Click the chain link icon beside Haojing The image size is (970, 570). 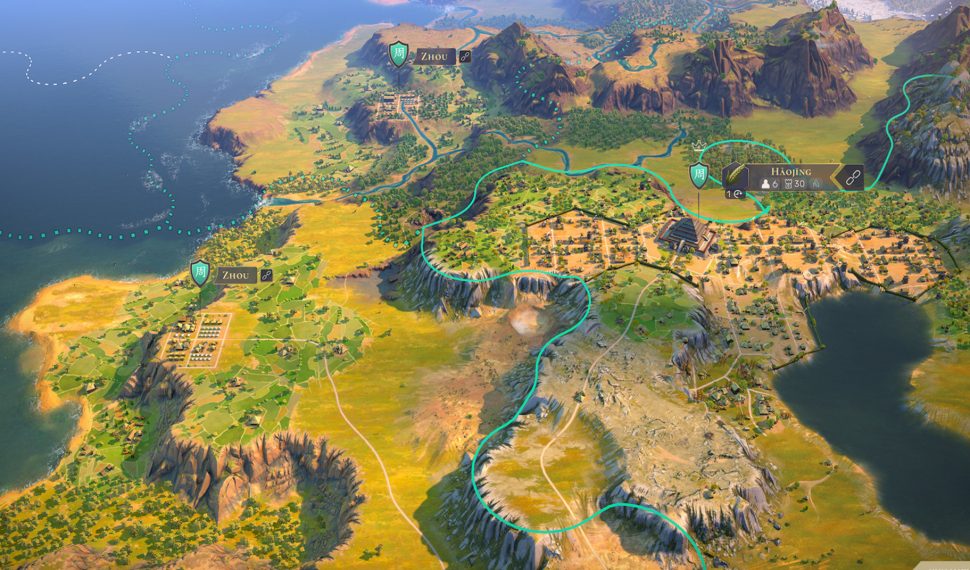click(x=852, y=178)
